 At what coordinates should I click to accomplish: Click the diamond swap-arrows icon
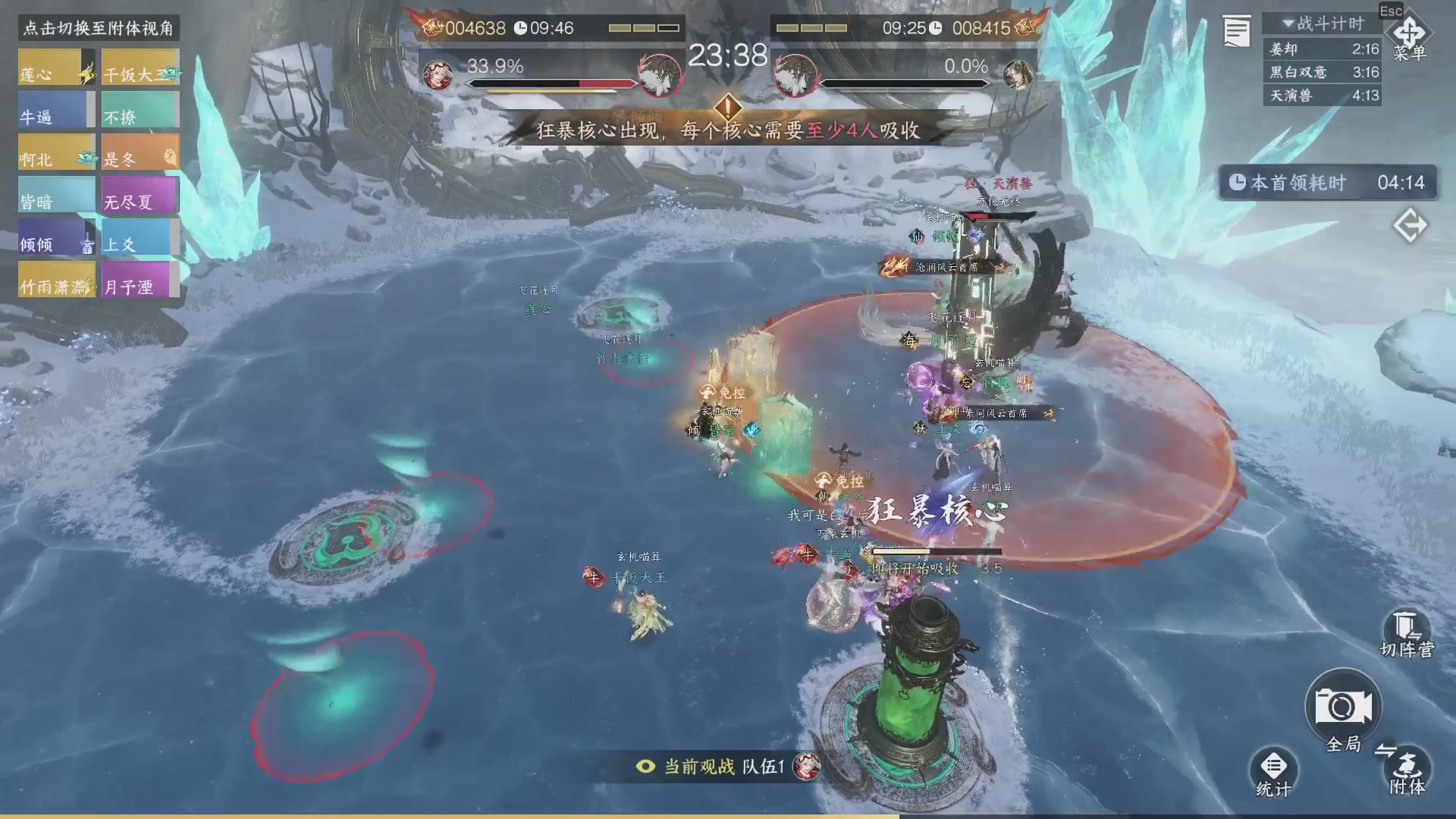coord(1410,226)
